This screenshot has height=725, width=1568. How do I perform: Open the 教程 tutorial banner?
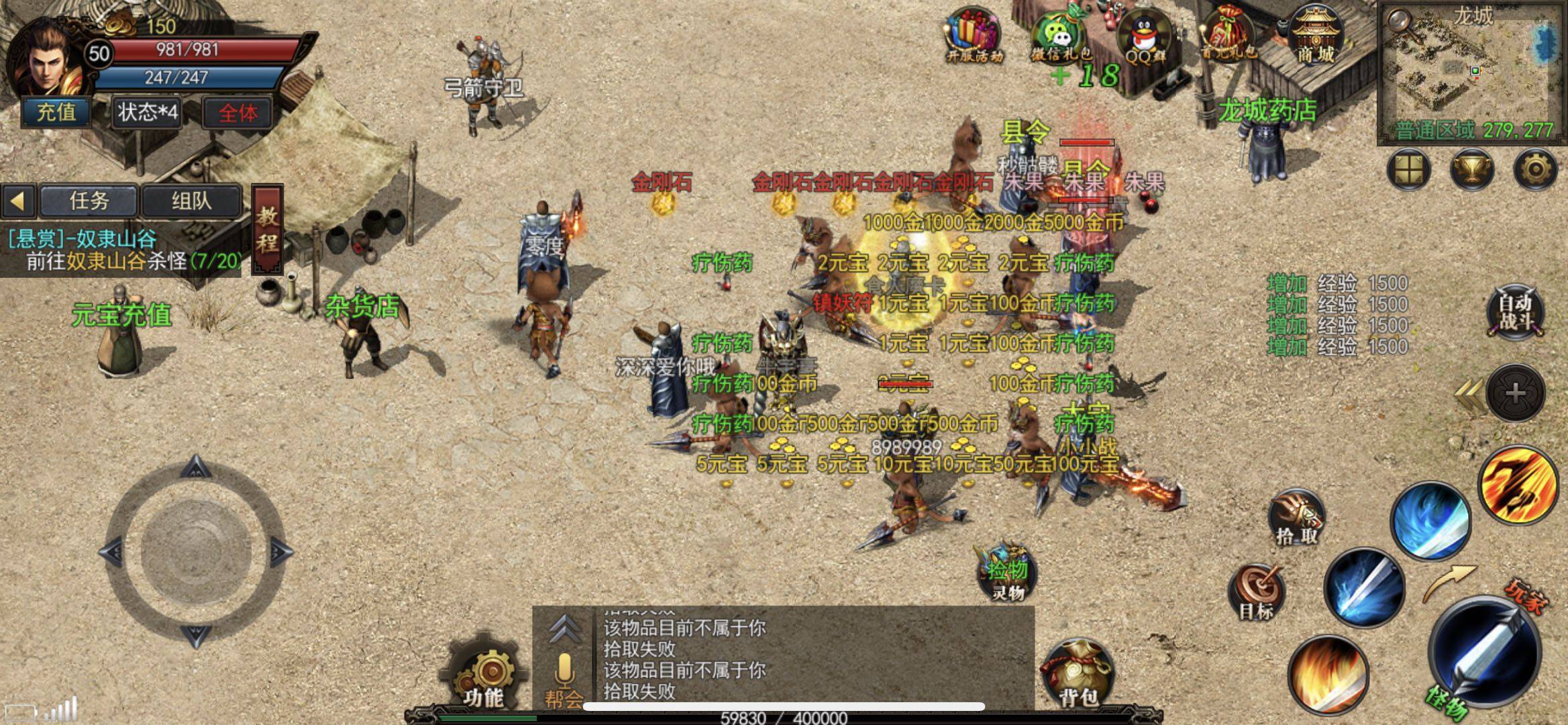[x=267, y=228]
